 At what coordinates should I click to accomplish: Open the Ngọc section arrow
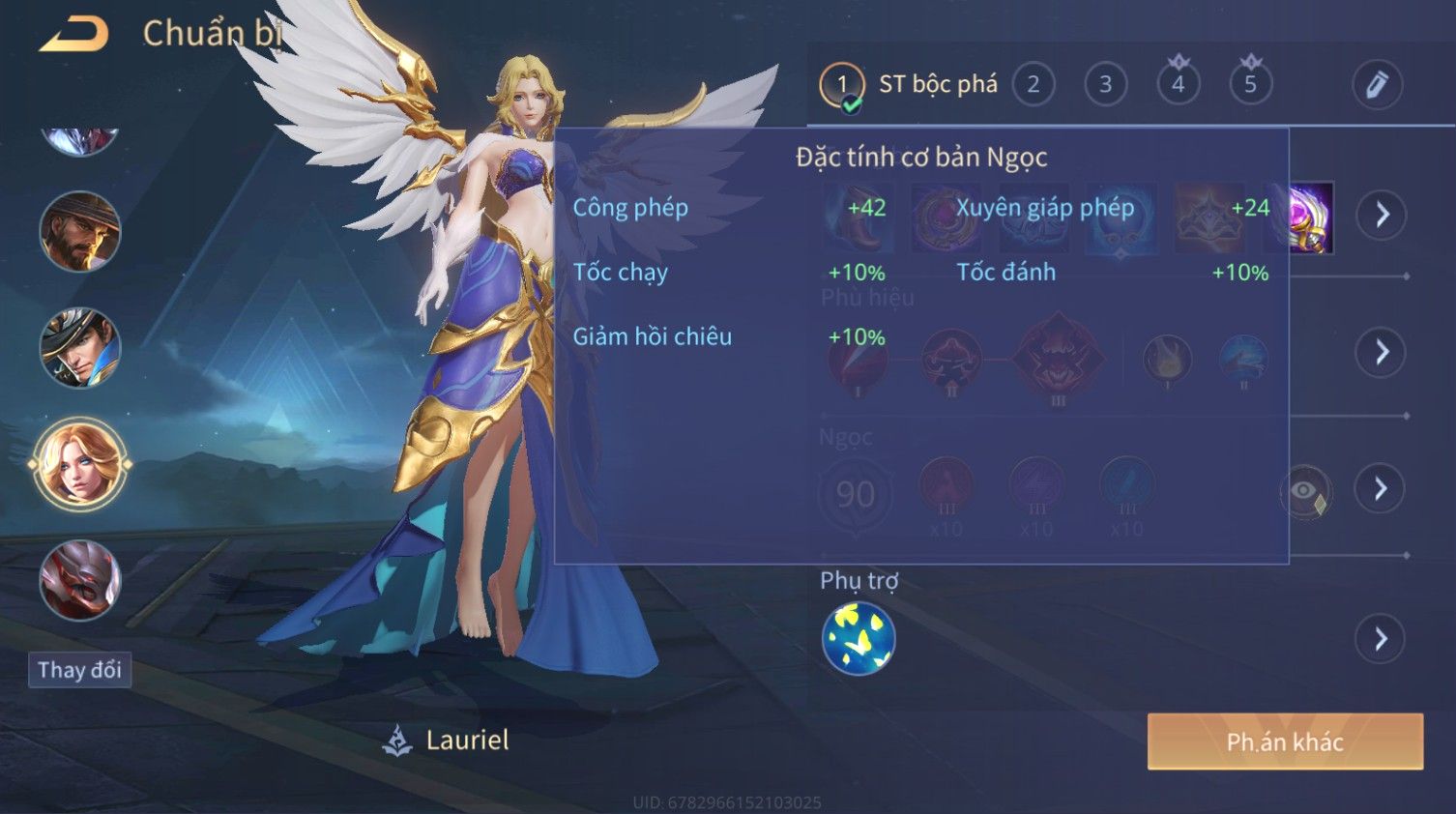click(1382, 489)
